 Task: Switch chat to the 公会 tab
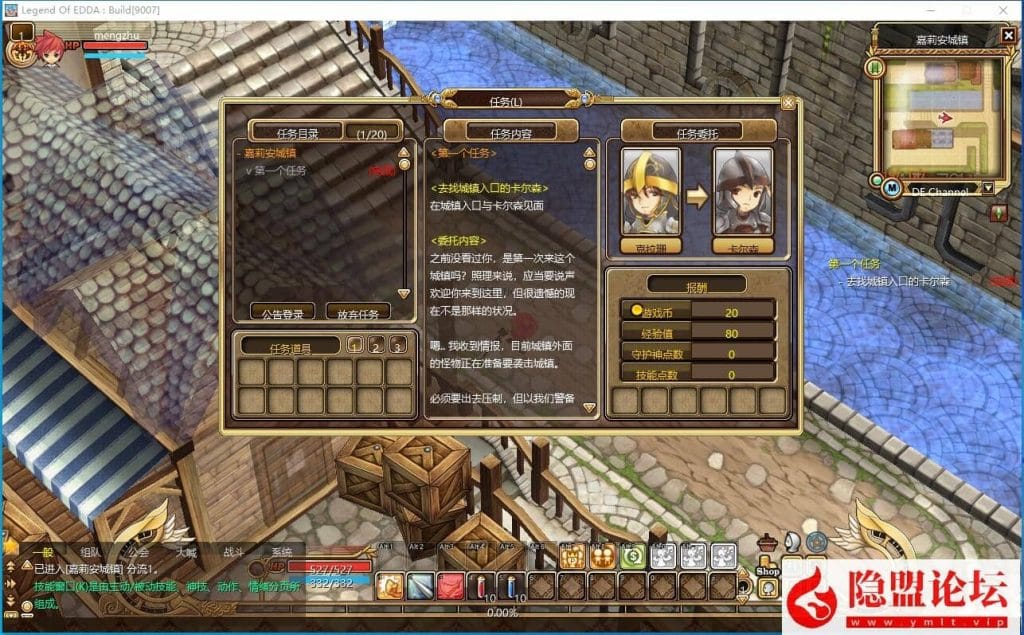(x=138, y=552)
